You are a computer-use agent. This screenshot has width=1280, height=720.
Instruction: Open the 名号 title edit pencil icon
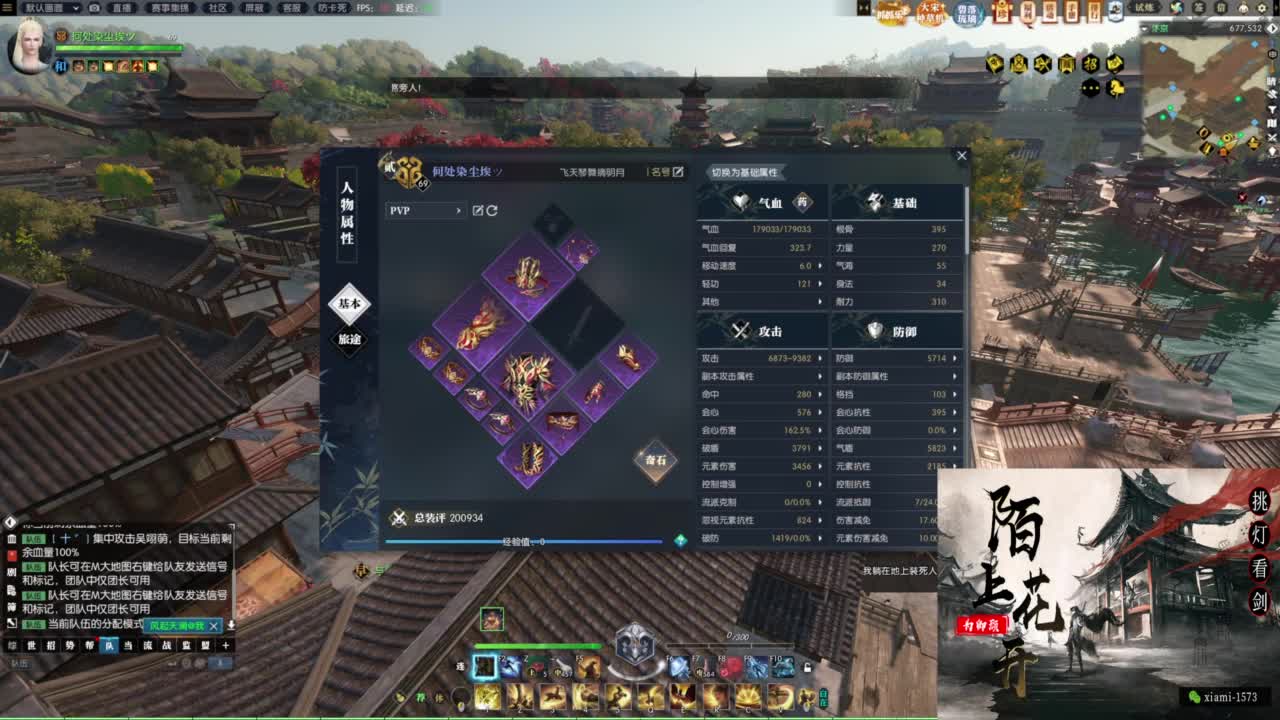(679, 171)
